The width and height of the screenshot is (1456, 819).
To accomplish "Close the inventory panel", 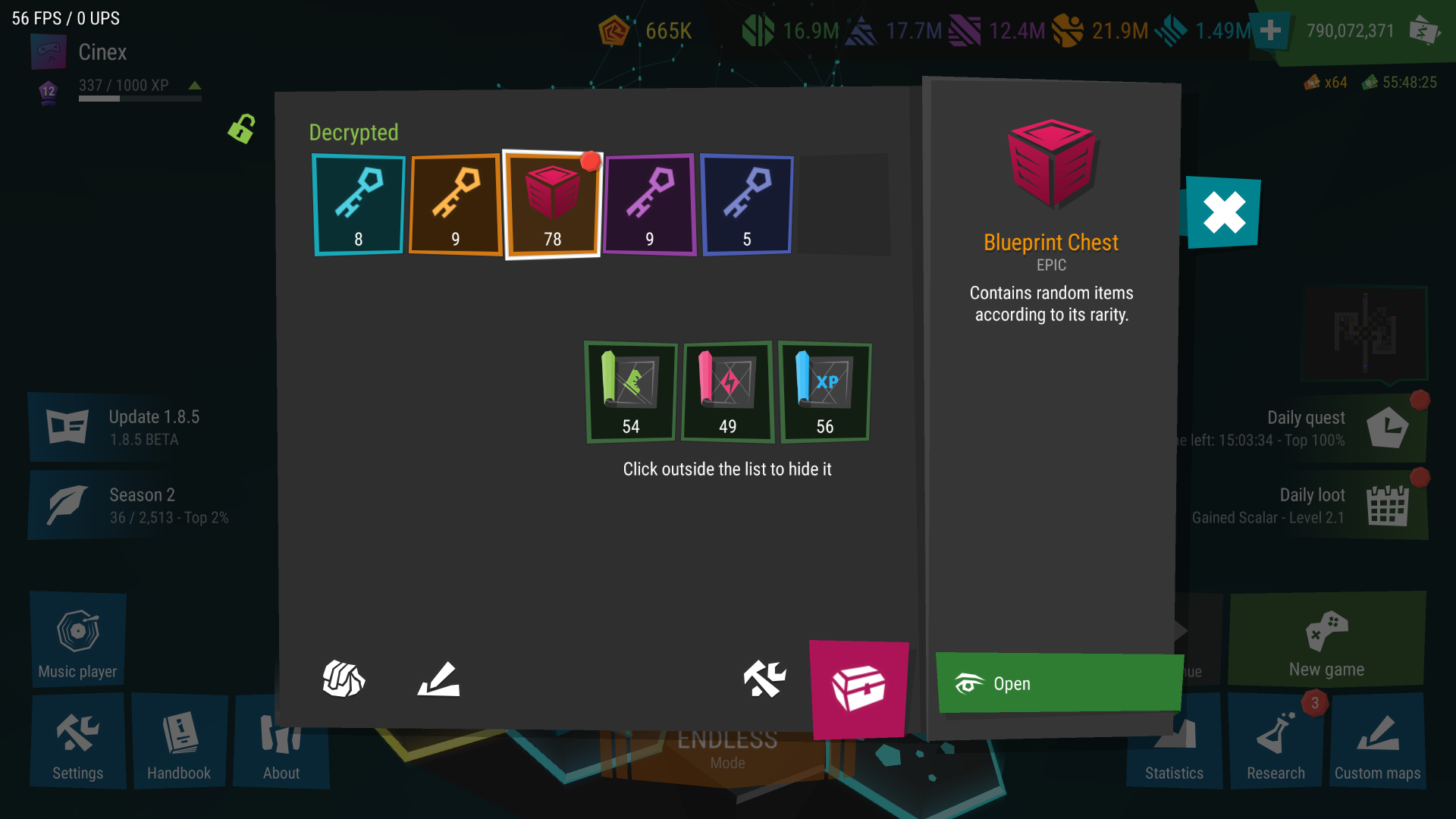I will pyautogui.click(x=1223, y=212).
